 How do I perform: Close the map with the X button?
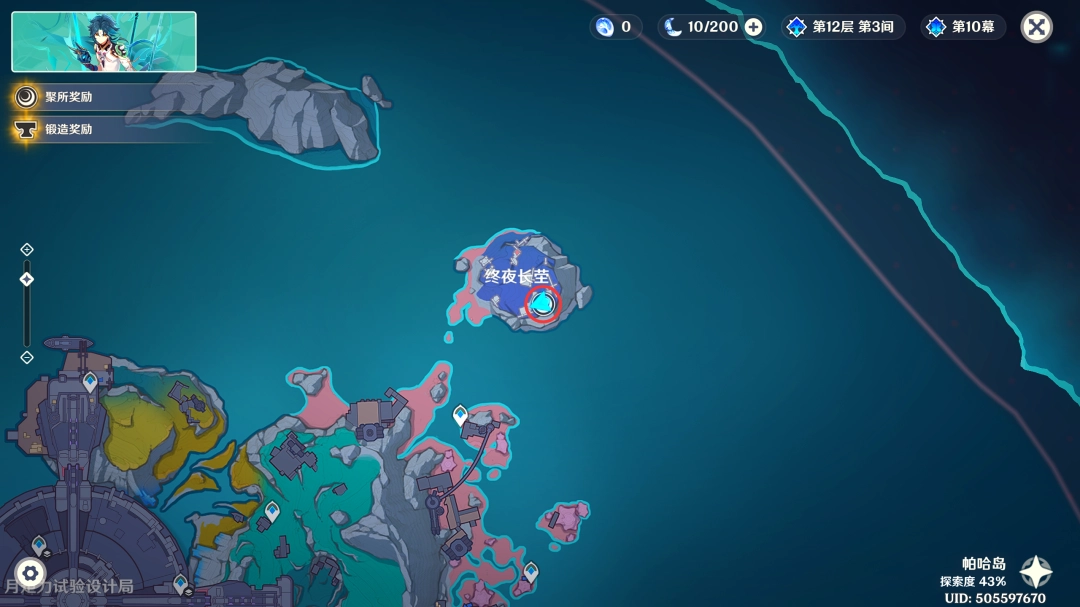1036,27
